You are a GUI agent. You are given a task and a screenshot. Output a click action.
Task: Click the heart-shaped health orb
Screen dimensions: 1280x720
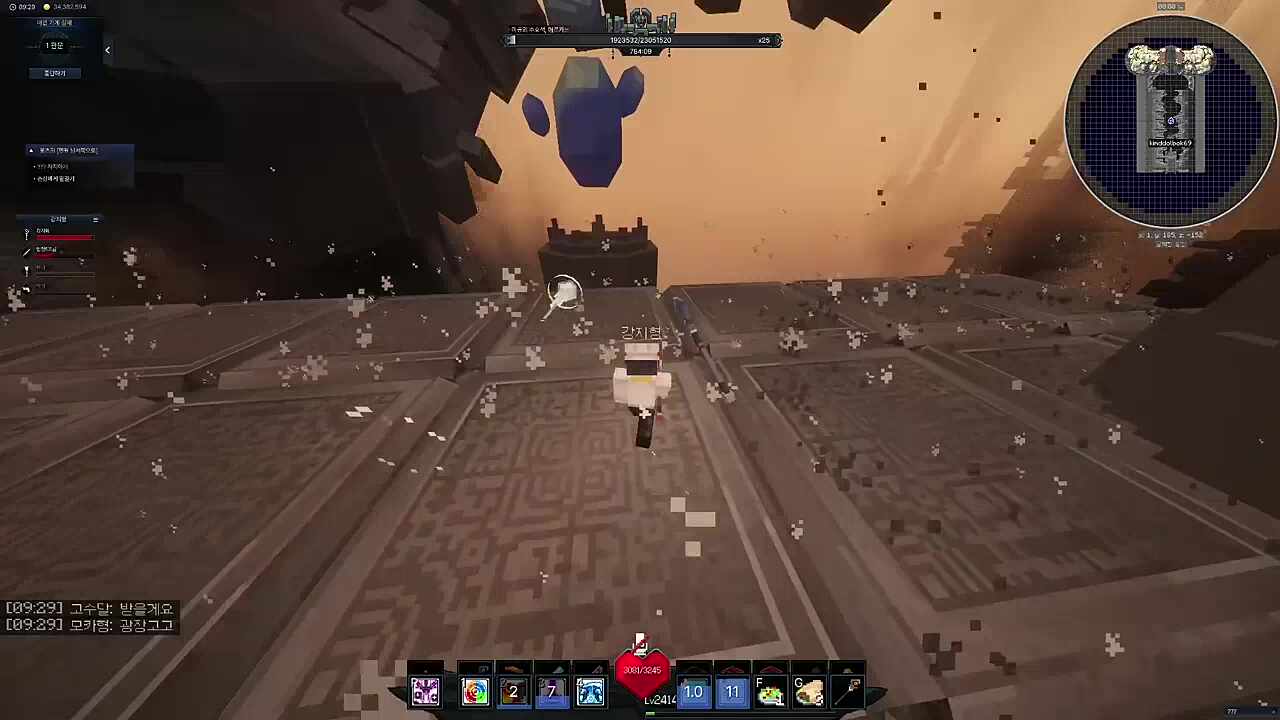pyautogui.click(x=641, y=670)
